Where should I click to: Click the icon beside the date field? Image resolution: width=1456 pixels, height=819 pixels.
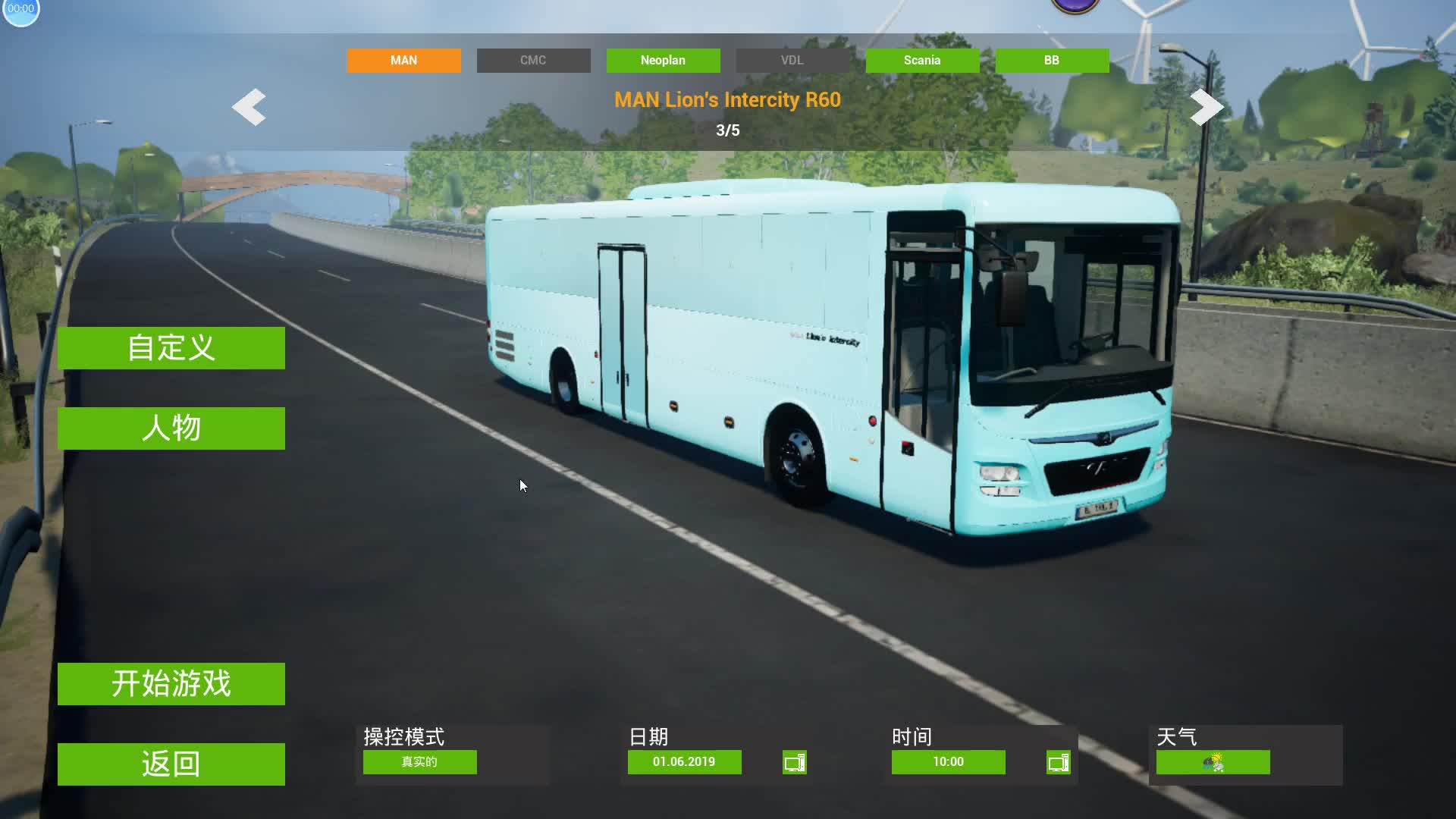(794, 762)
